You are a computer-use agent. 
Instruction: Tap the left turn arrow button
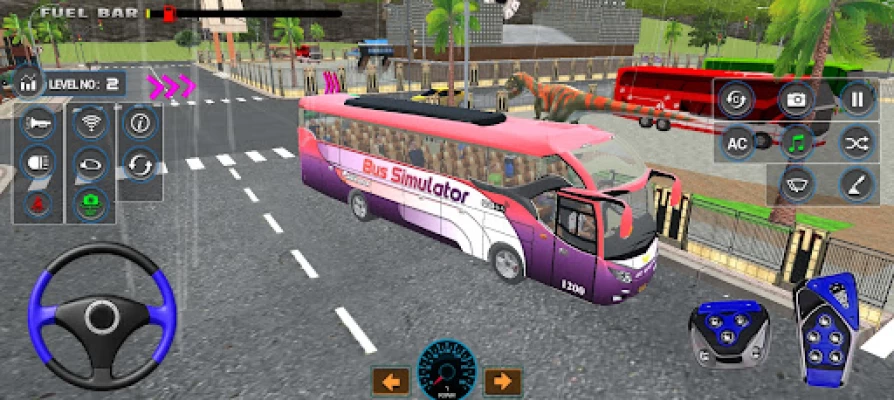pos(391,380)
